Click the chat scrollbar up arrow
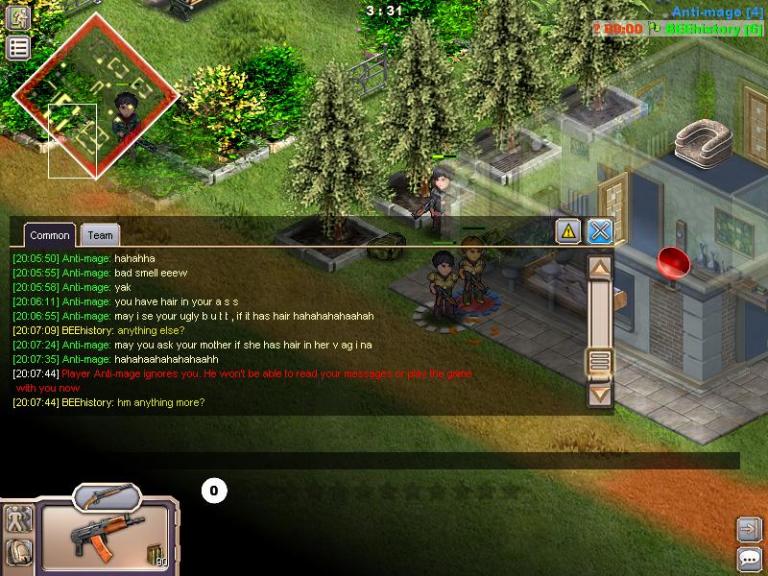Viewport: 768px width, 576px height. 599,267
